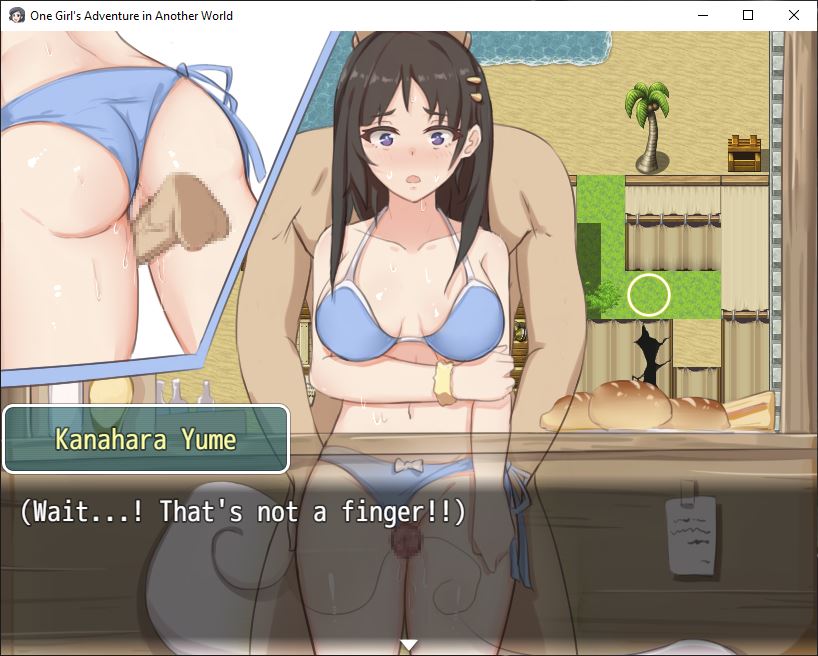The image size is (818, 656).
Task: Click the dialogue advance arrow indicator
Action: (408, 644)
